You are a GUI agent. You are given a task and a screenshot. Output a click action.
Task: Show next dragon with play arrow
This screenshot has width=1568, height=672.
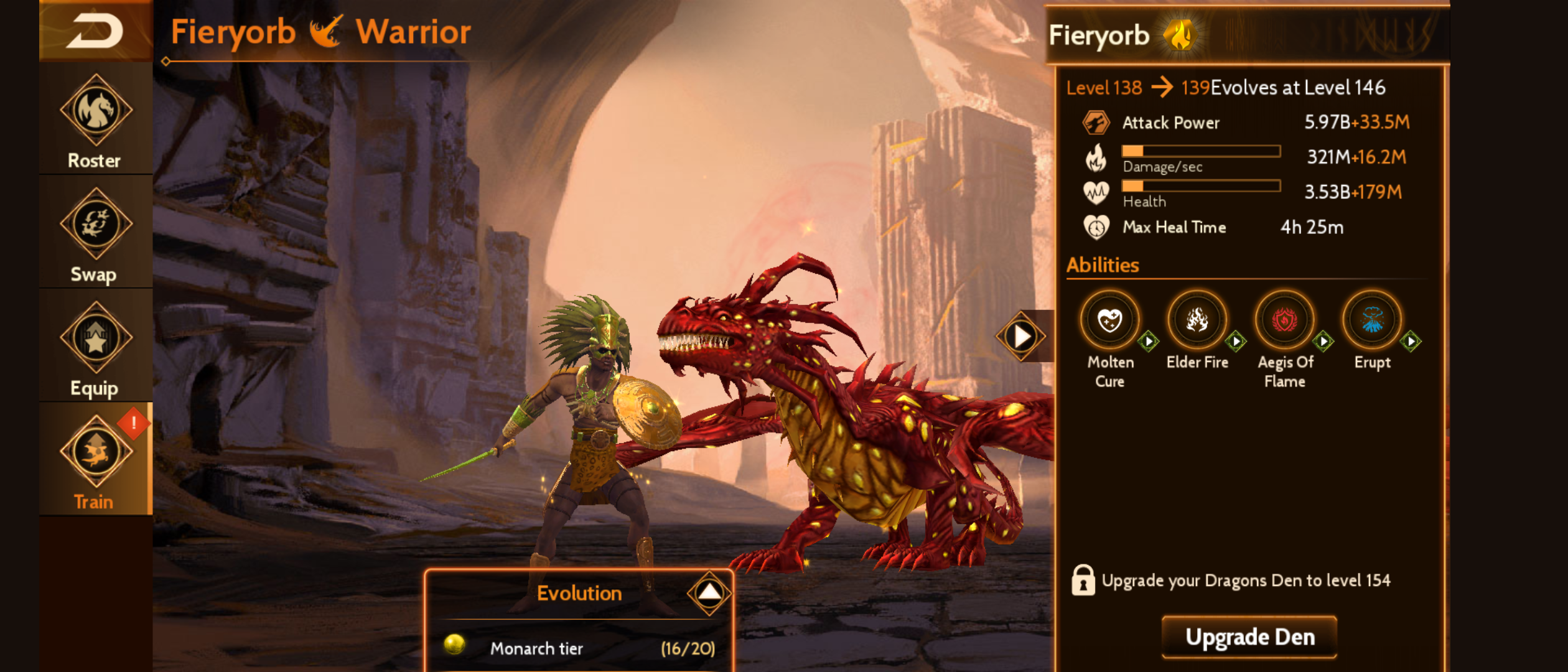tap(1022, 337)
